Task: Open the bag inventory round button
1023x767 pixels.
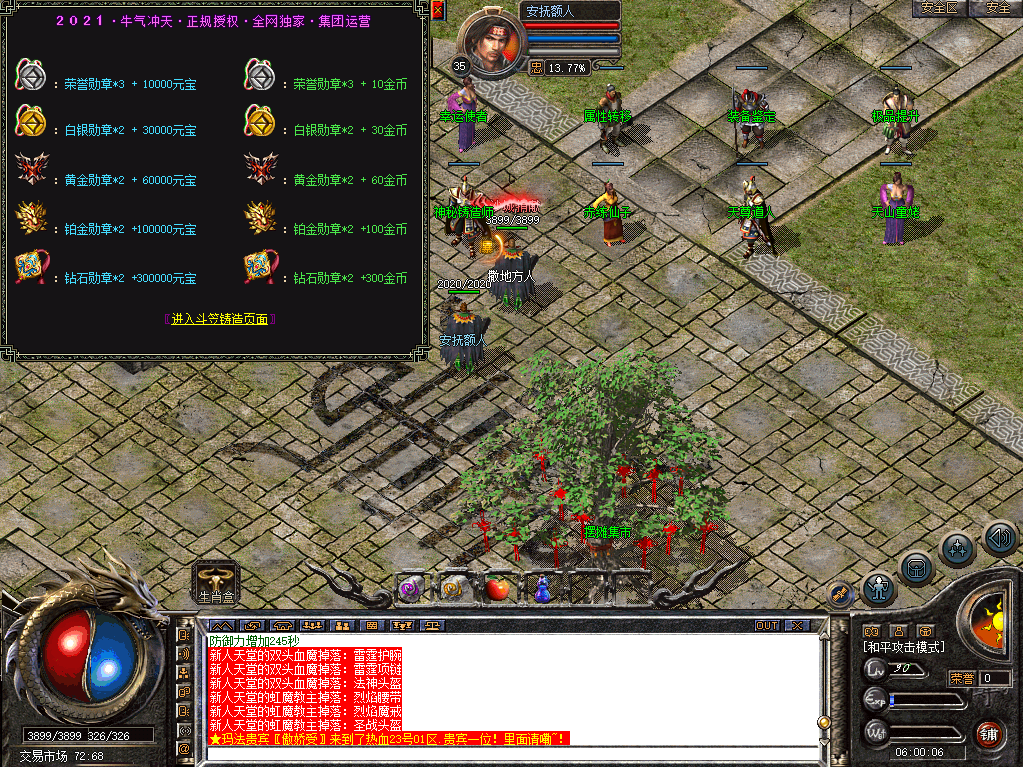Action: 916,567
